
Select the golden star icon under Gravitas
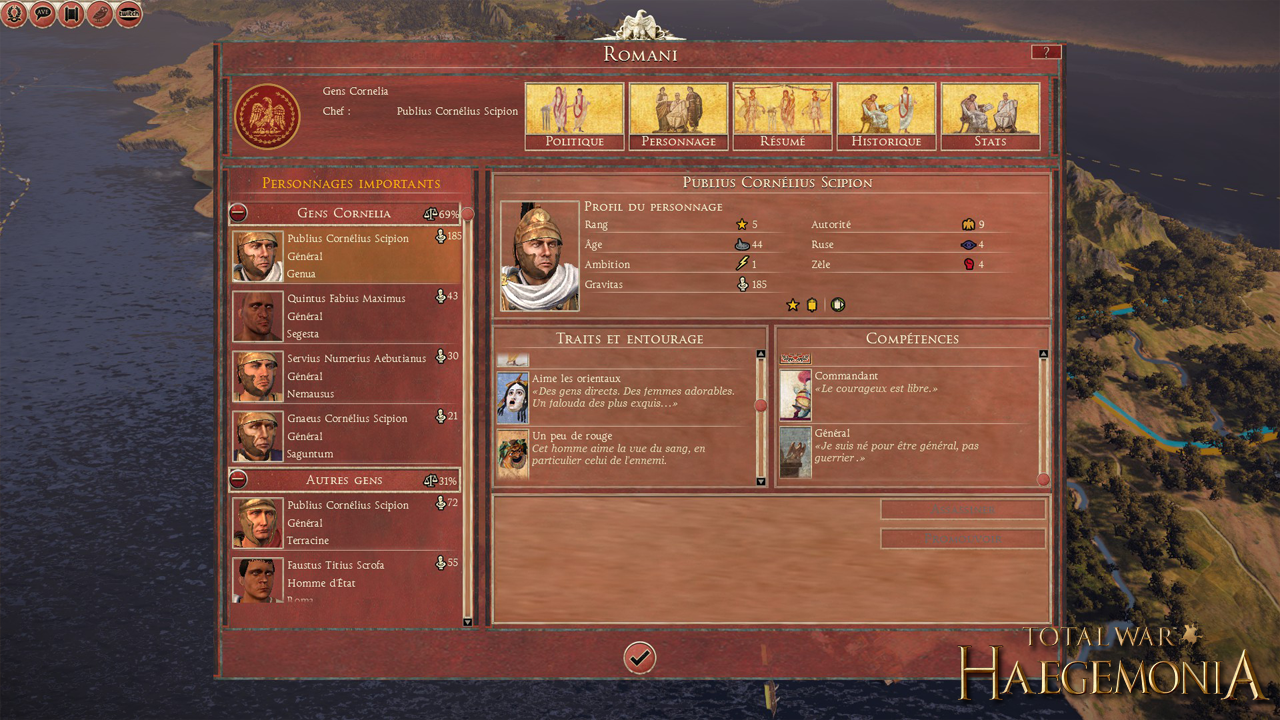tap(793, 304)
